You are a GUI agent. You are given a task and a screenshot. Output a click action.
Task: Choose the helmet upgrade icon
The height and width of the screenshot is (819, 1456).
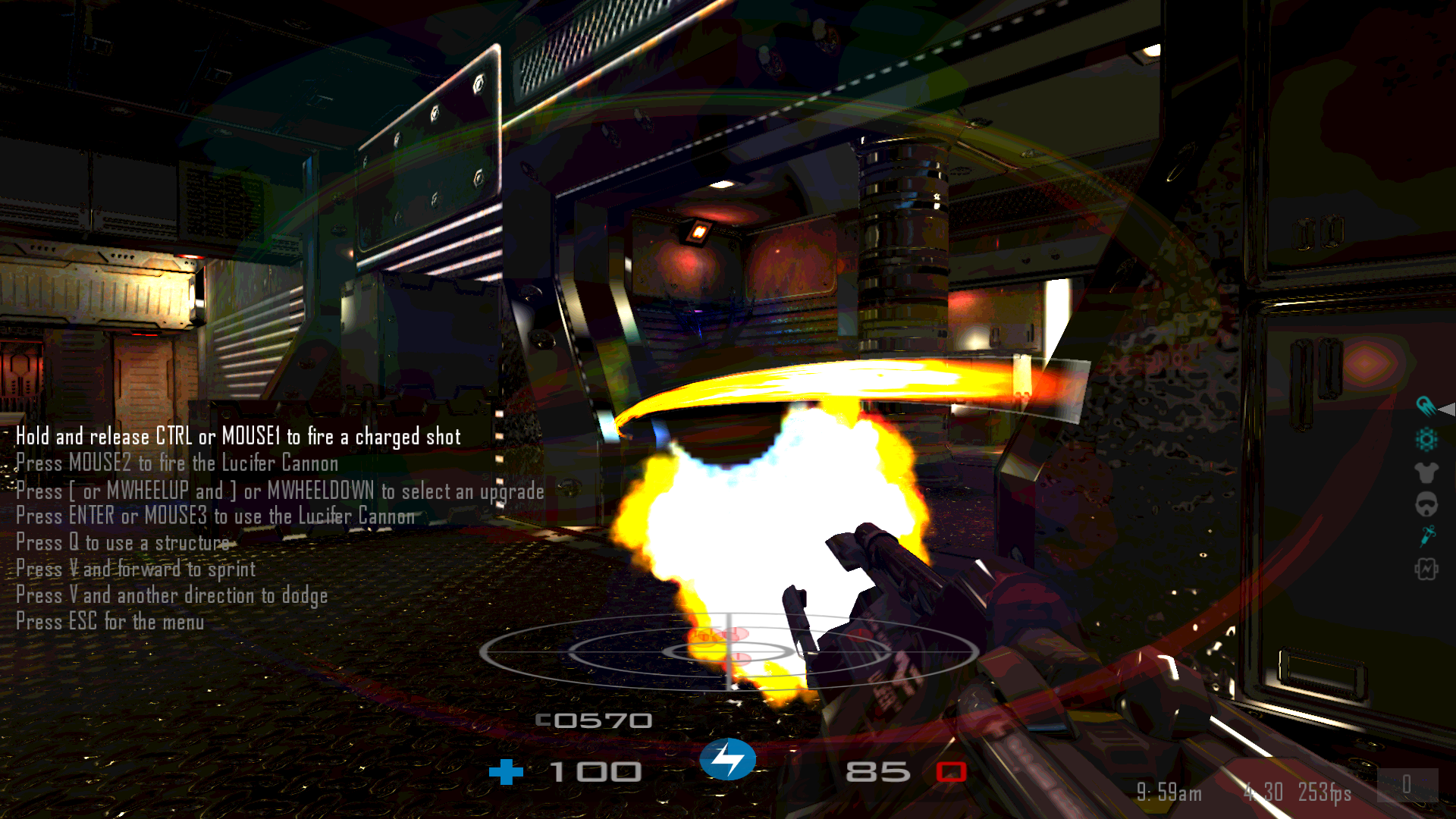pyautogui.click(x=1426, y=504)
